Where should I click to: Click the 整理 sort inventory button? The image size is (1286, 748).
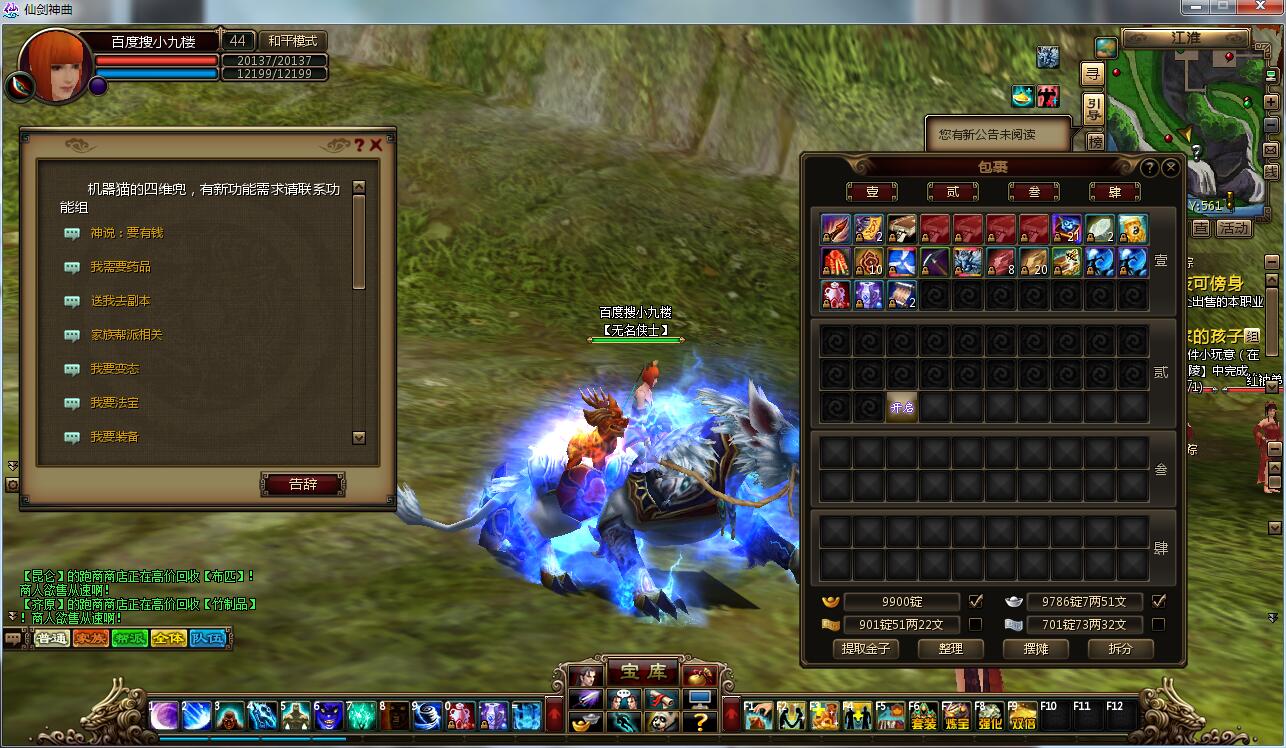tap(950, 648)
